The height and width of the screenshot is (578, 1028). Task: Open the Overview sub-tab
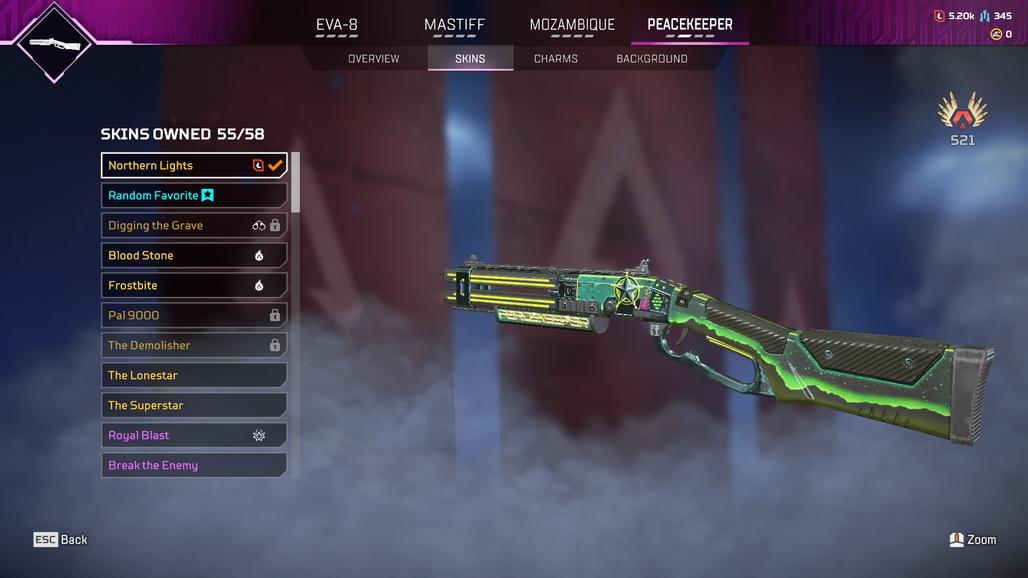[373, 59]
